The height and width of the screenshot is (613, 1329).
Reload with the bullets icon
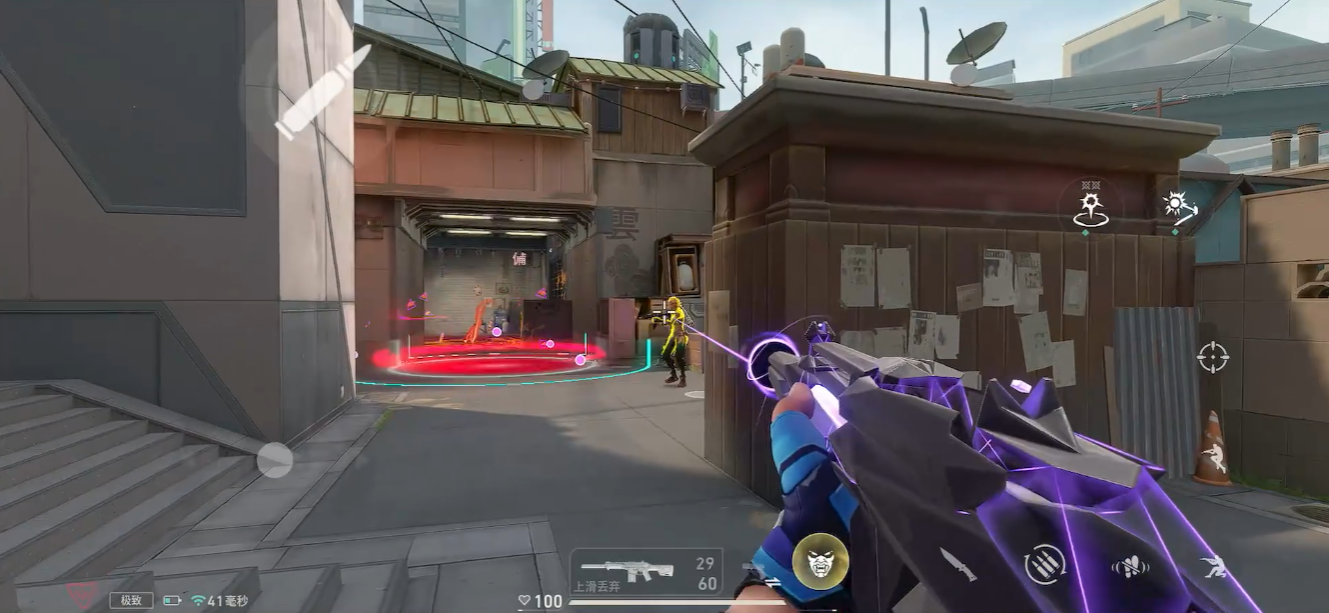pyautogui.click(x=1044, y=564)
